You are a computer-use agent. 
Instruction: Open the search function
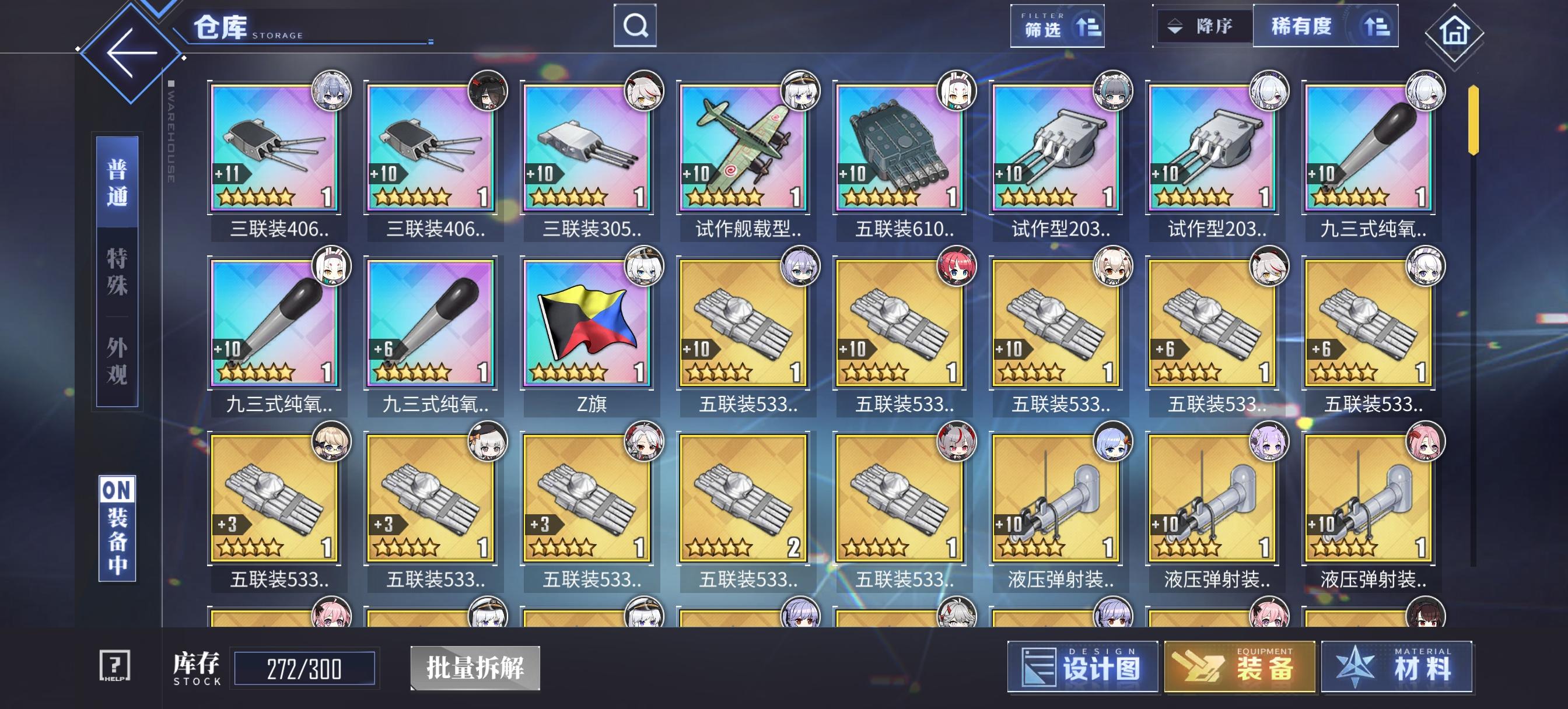[x=635, y=26]
